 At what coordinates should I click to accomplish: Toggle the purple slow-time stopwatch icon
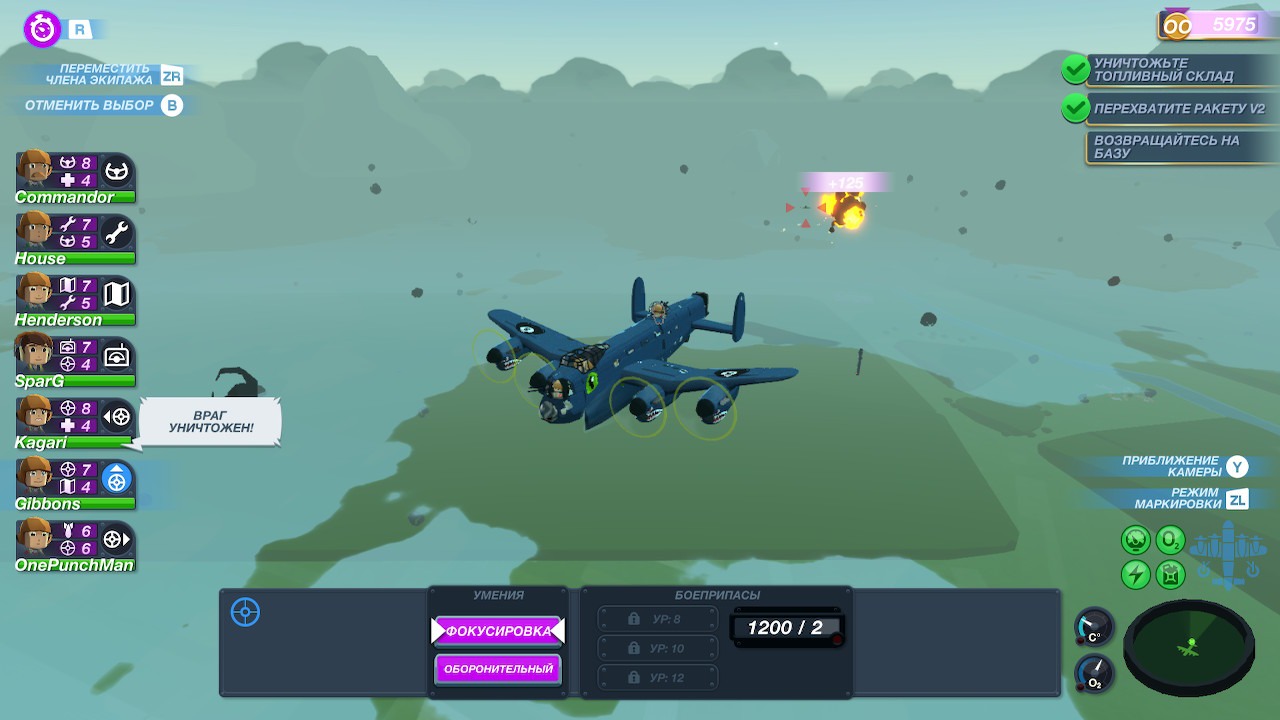tap(42, 28)
